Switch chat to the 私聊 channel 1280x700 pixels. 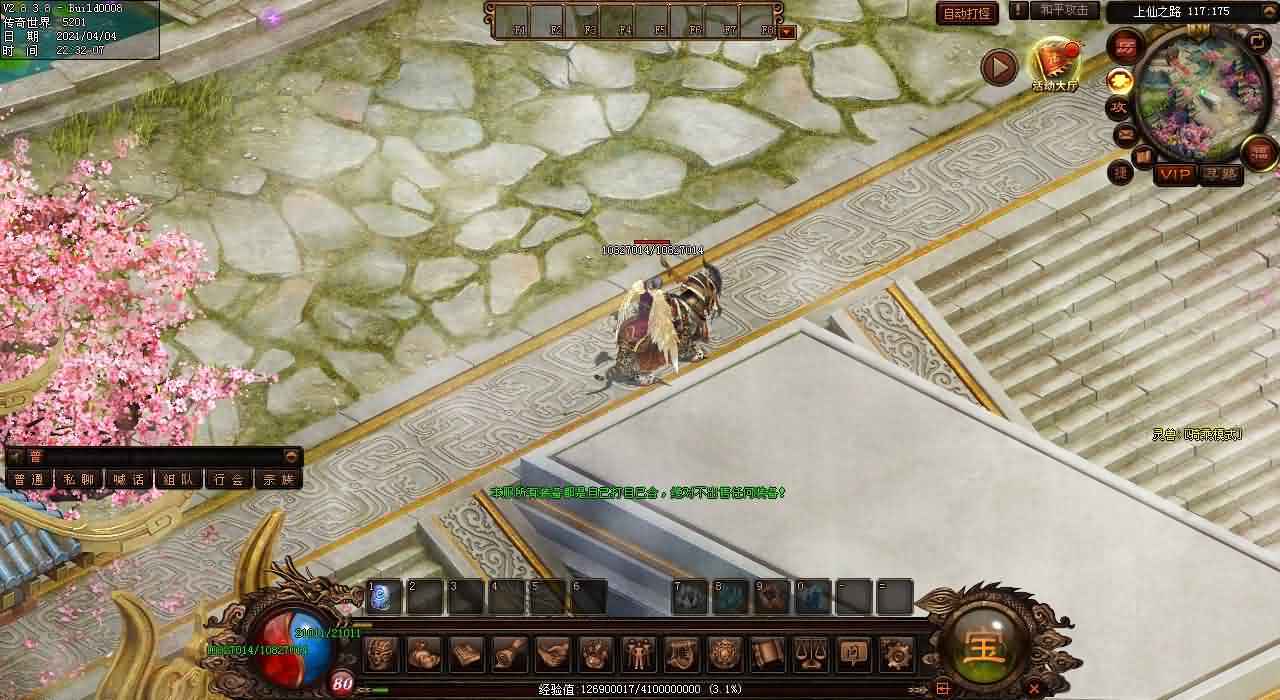coord(79,479)
